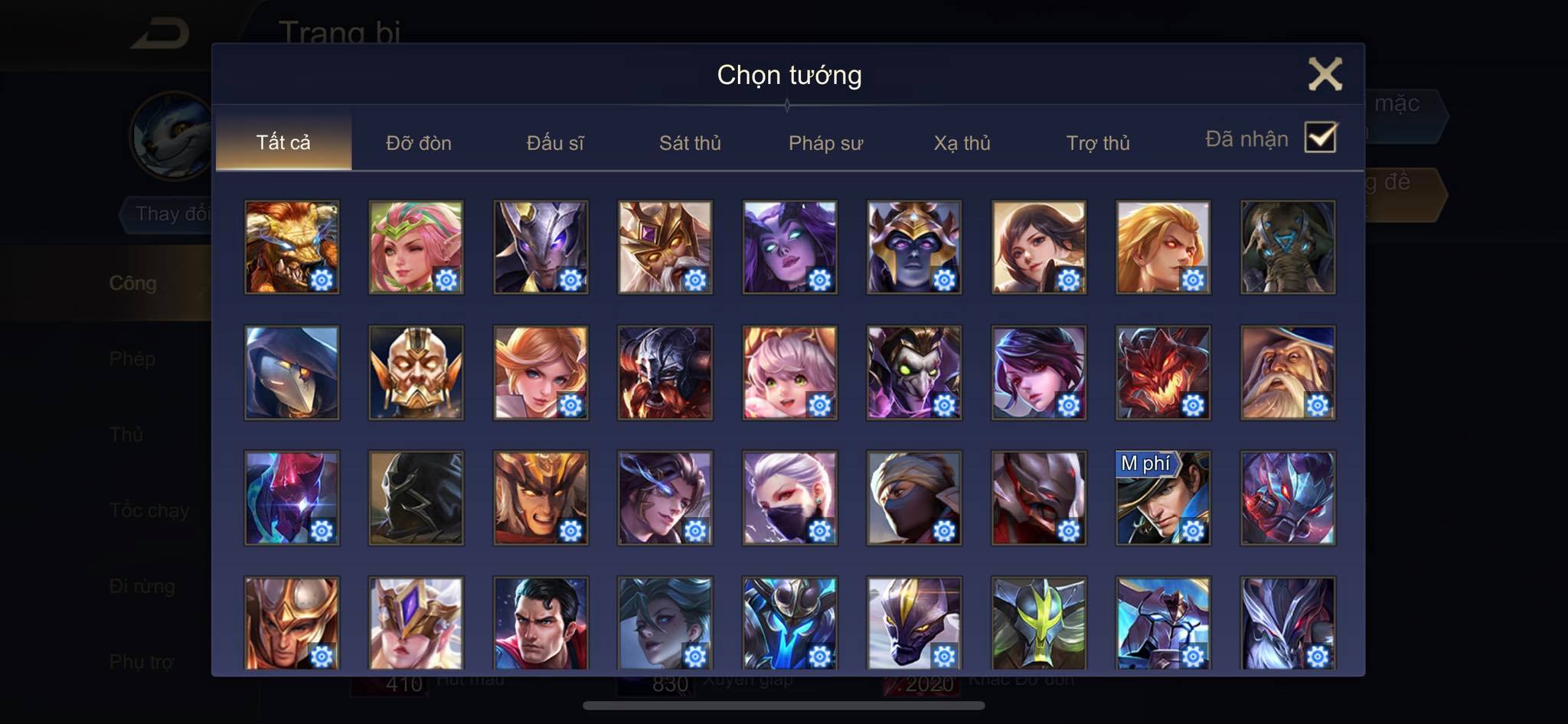Choose the orange lion beast hero
This screenshot has width=1568, height=724.
(x=292, y=246)
